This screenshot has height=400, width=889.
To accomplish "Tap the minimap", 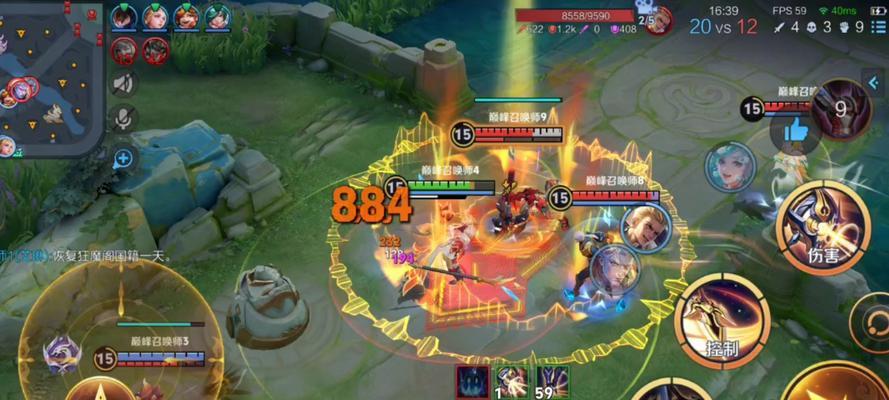I will pyautogui.click(x=48, y=78).
